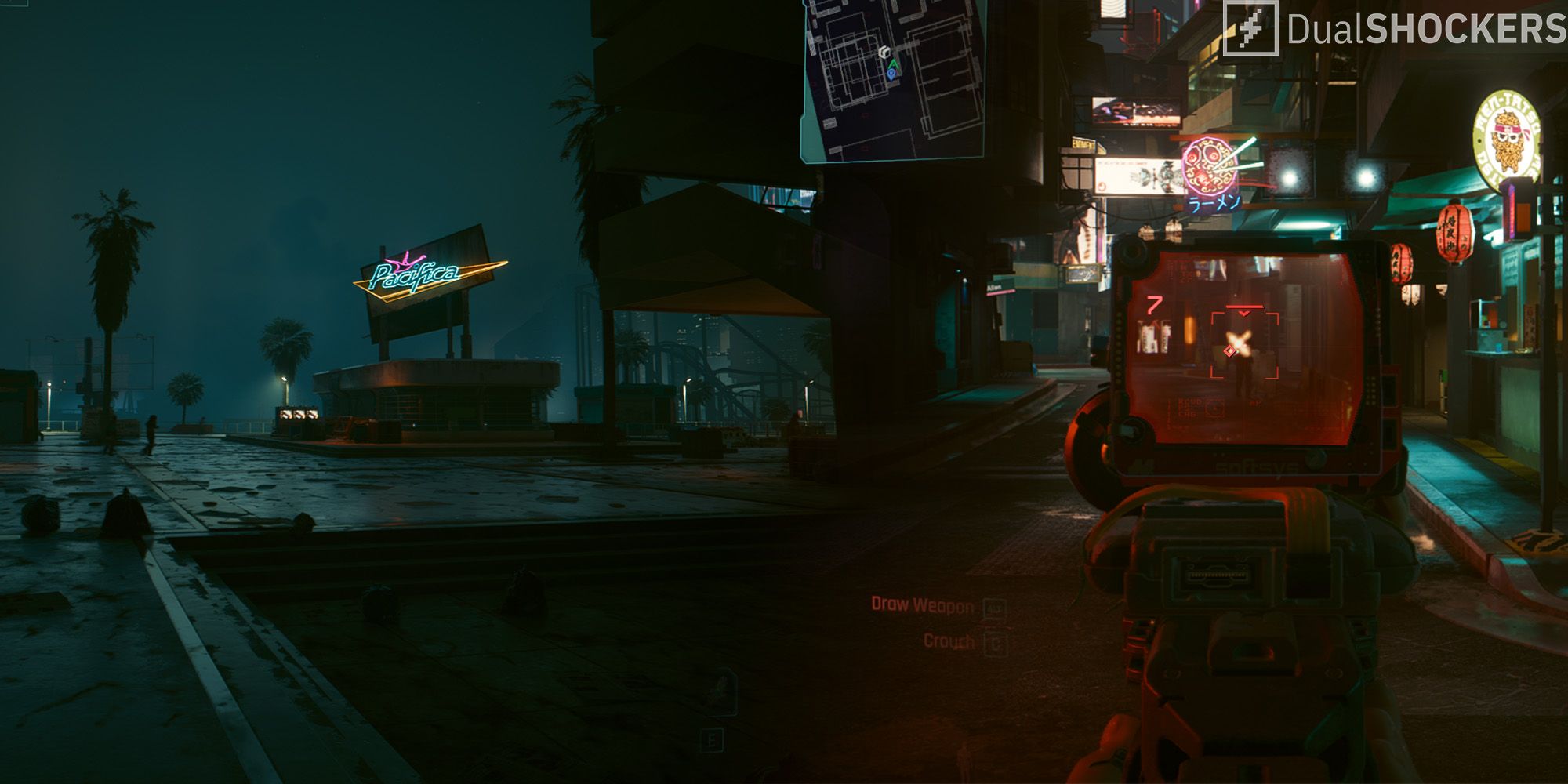Screen dimensions: 1568x784
Task: Select the player arrow on the minimap
Action: click(894, 64)
